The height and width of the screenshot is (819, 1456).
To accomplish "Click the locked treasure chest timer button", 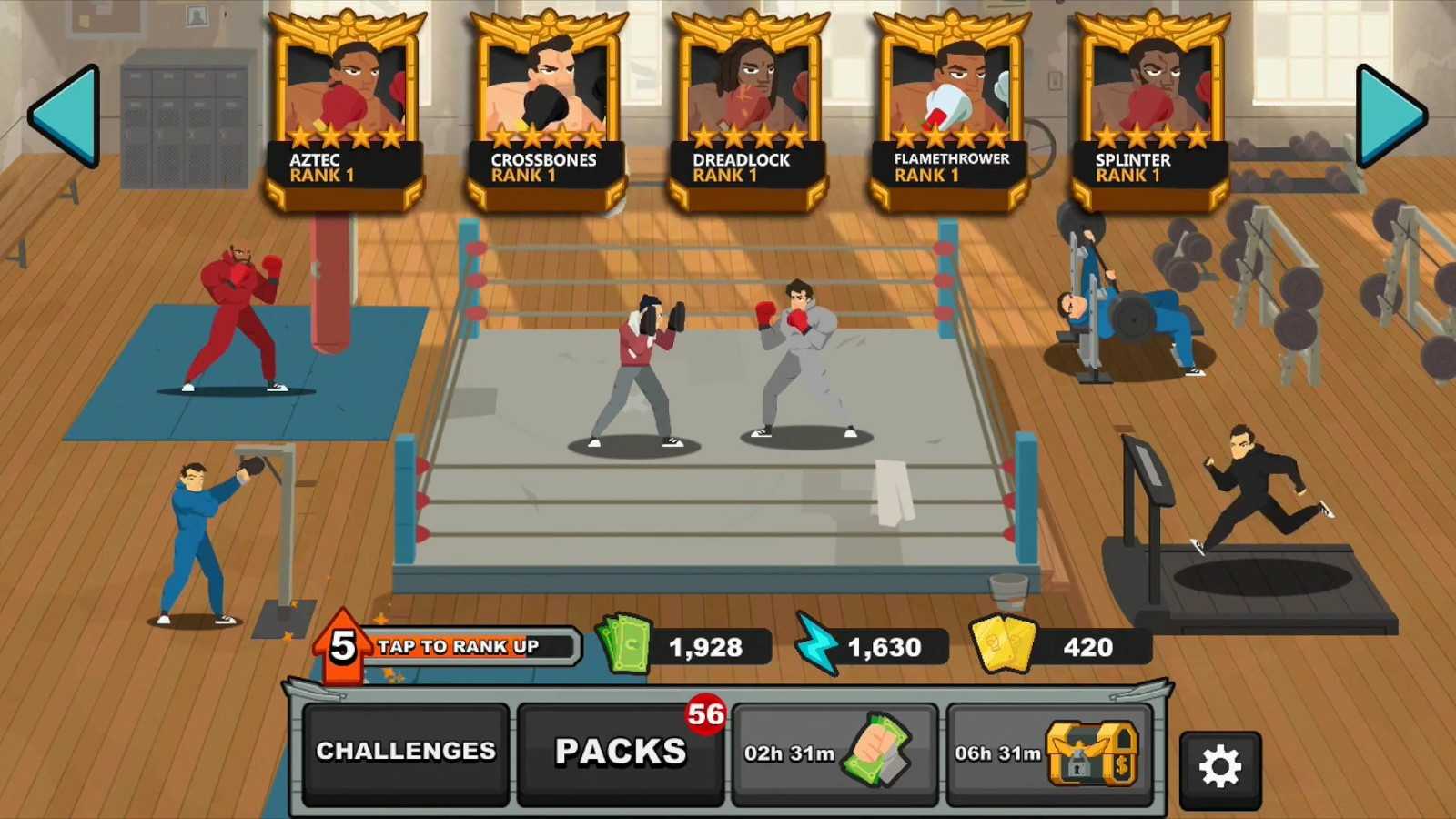I will 1049,752.
